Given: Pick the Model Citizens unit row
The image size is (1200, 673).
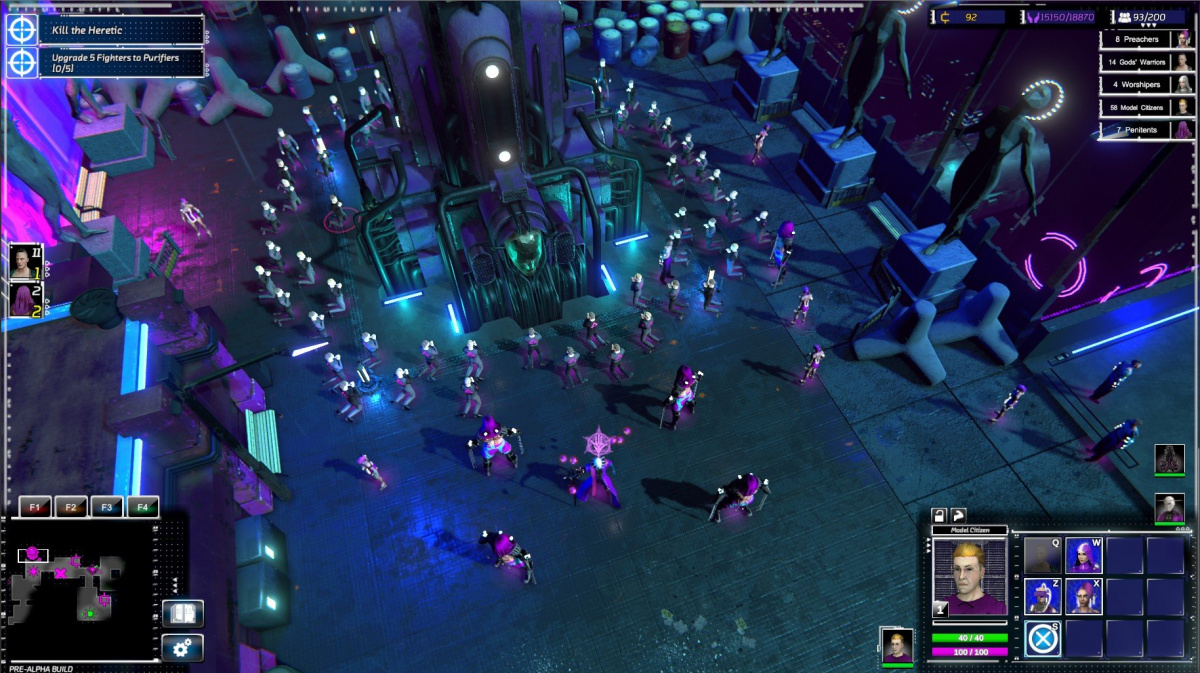Looking at the screenshot, I should [1148, 107].
